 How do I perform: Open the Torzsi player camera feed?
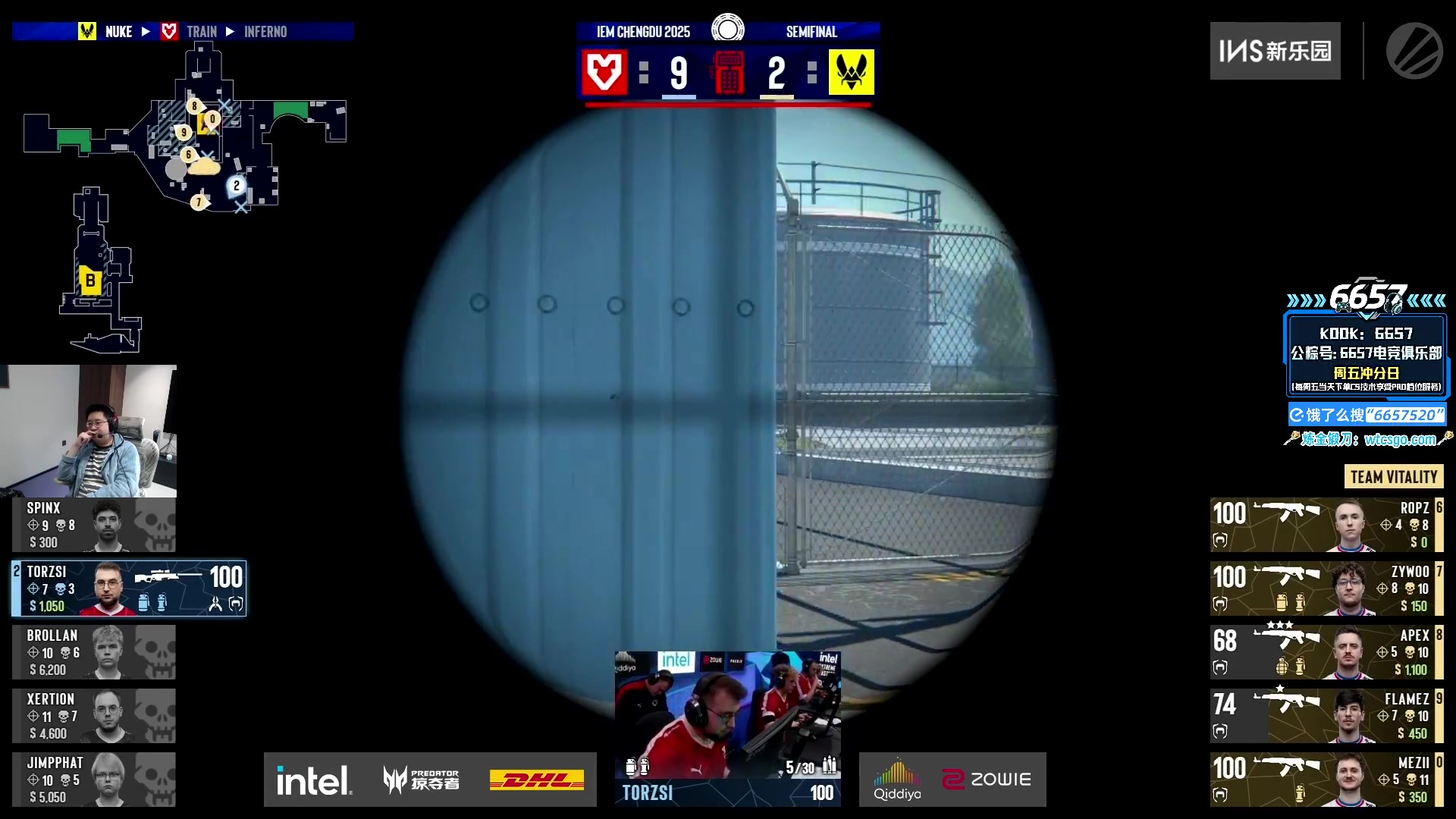click(727, 714)
